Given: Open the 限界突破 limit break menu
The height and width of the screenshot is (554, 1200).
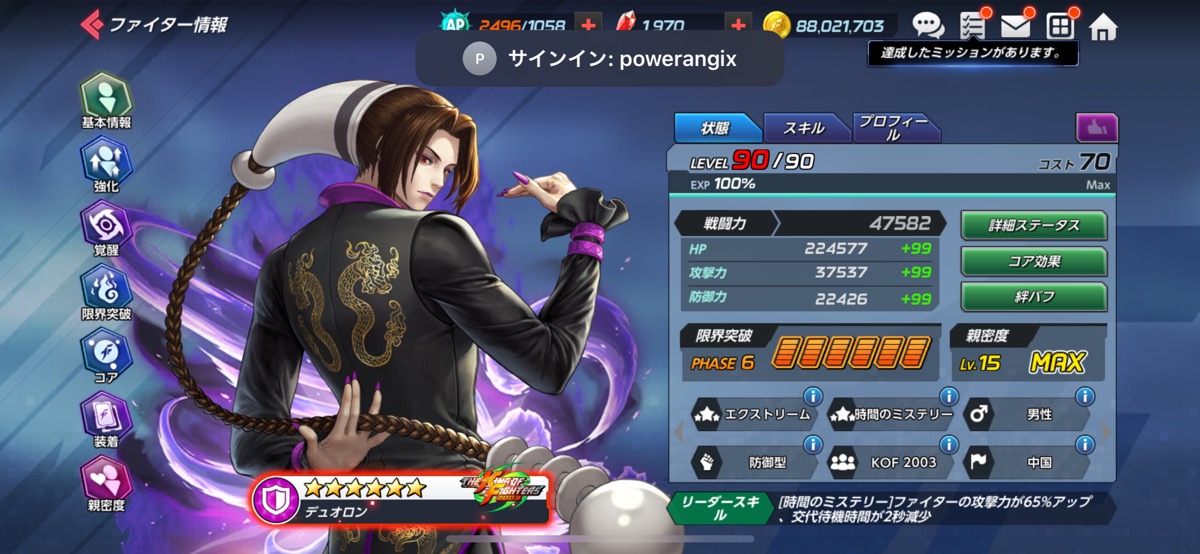Looking at the screenshot, I should pos(105,290).
